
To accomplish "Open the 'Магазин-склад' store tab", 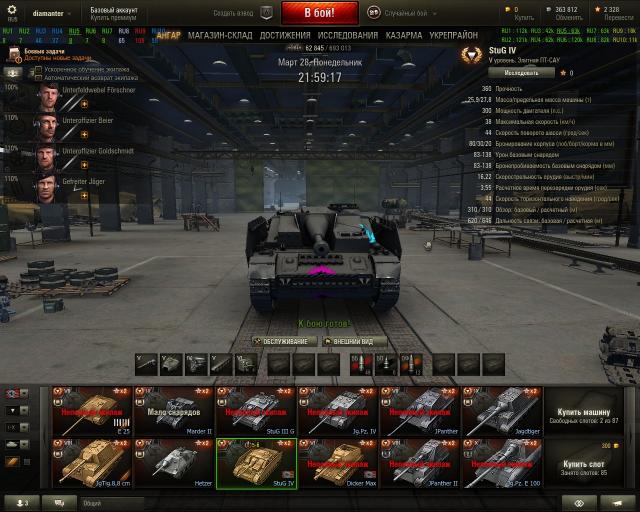I will 220,35.
